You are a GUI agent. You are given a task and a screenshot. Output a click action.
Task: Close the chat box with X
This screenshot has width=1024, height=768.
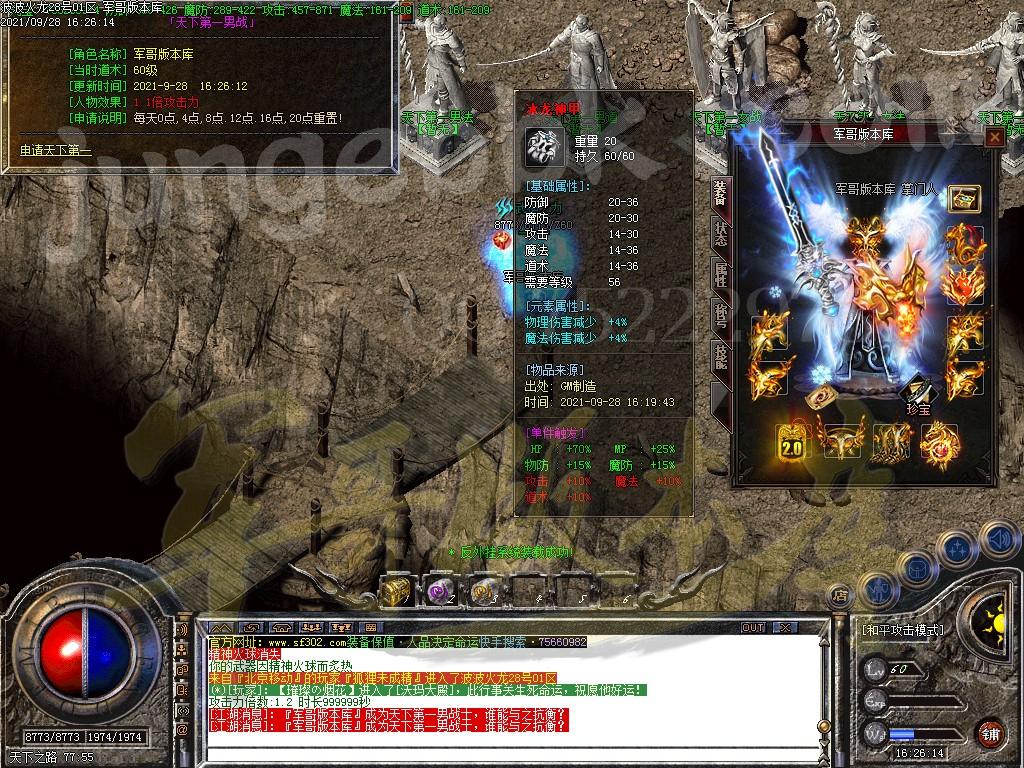[785, 627]
